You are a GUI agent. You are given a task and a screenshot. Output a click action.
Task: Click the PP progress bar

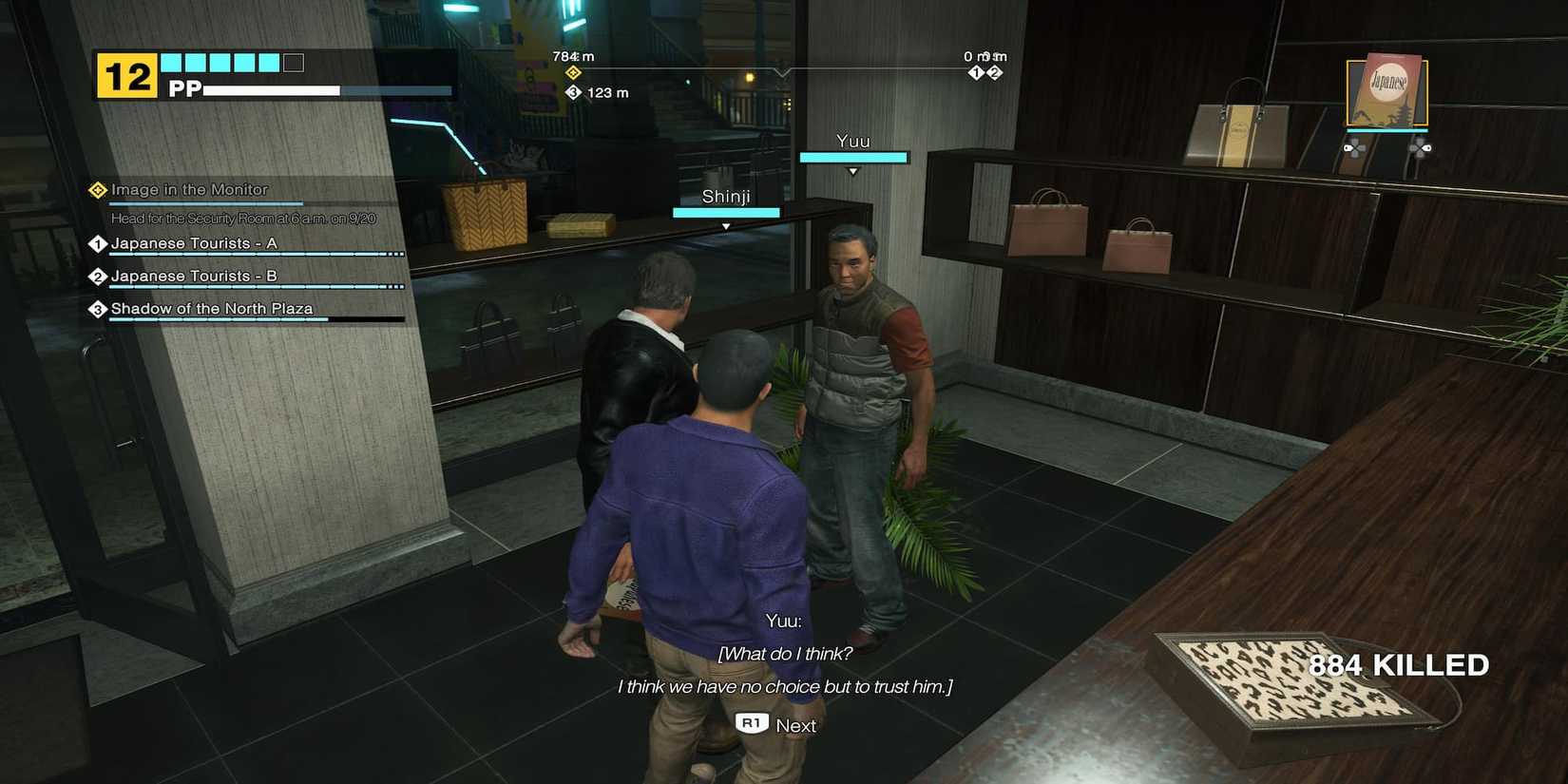(271, 91)
